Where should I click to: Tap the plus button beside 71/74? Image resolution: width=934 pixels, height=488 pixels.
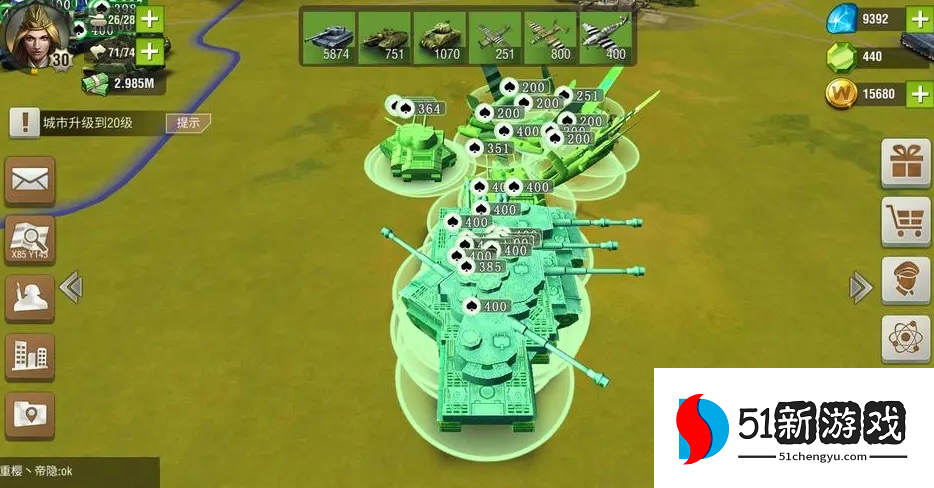(x=150, y=51)
